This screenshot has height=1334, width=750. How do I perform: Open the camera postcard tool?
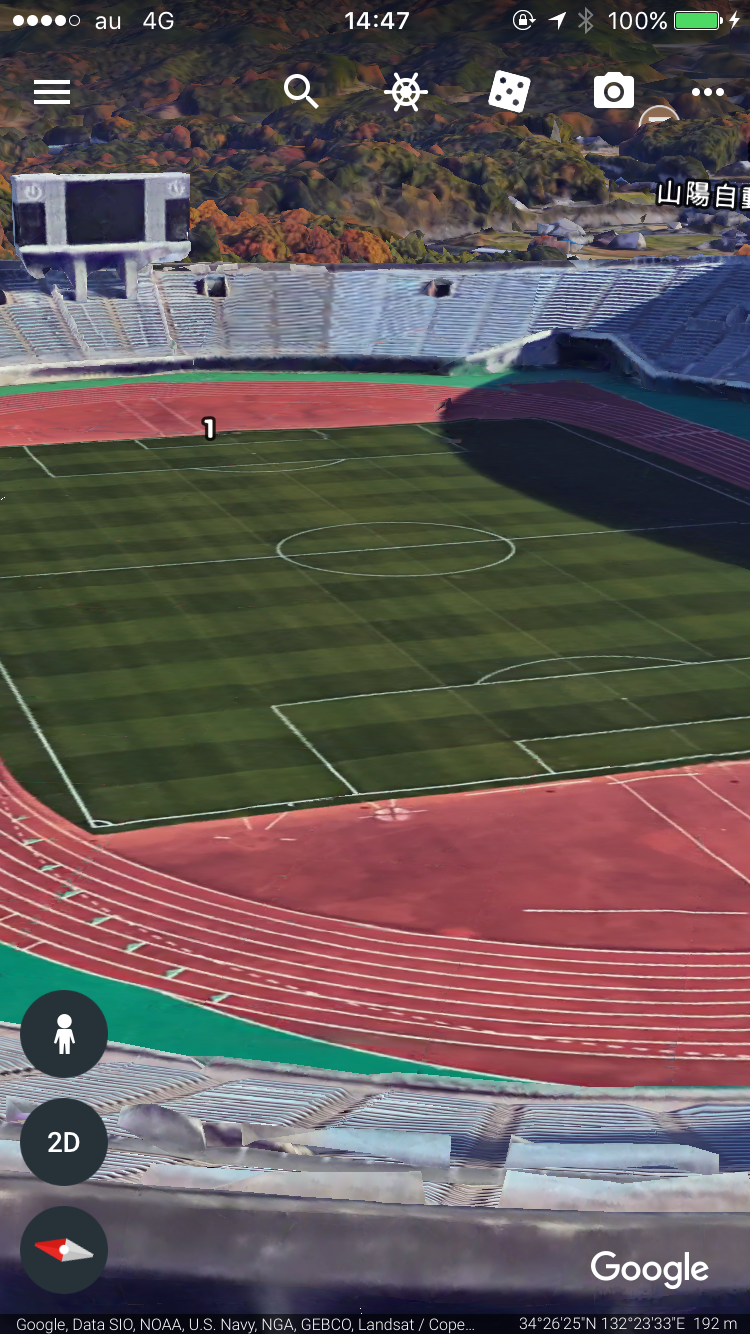tap(613, 92)
